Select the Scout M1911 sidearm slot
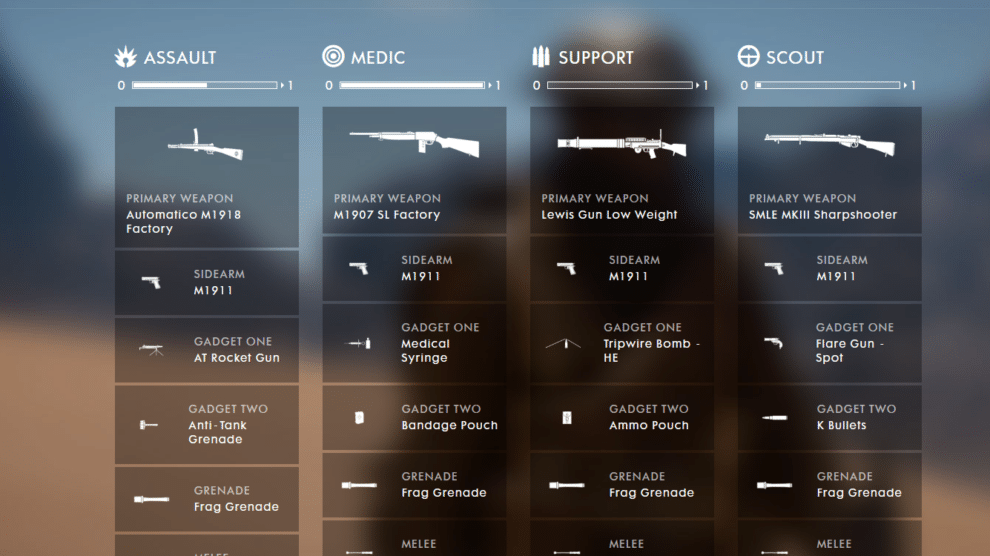The width and height of the screenshot is (990, 556). tap(829, 269)
